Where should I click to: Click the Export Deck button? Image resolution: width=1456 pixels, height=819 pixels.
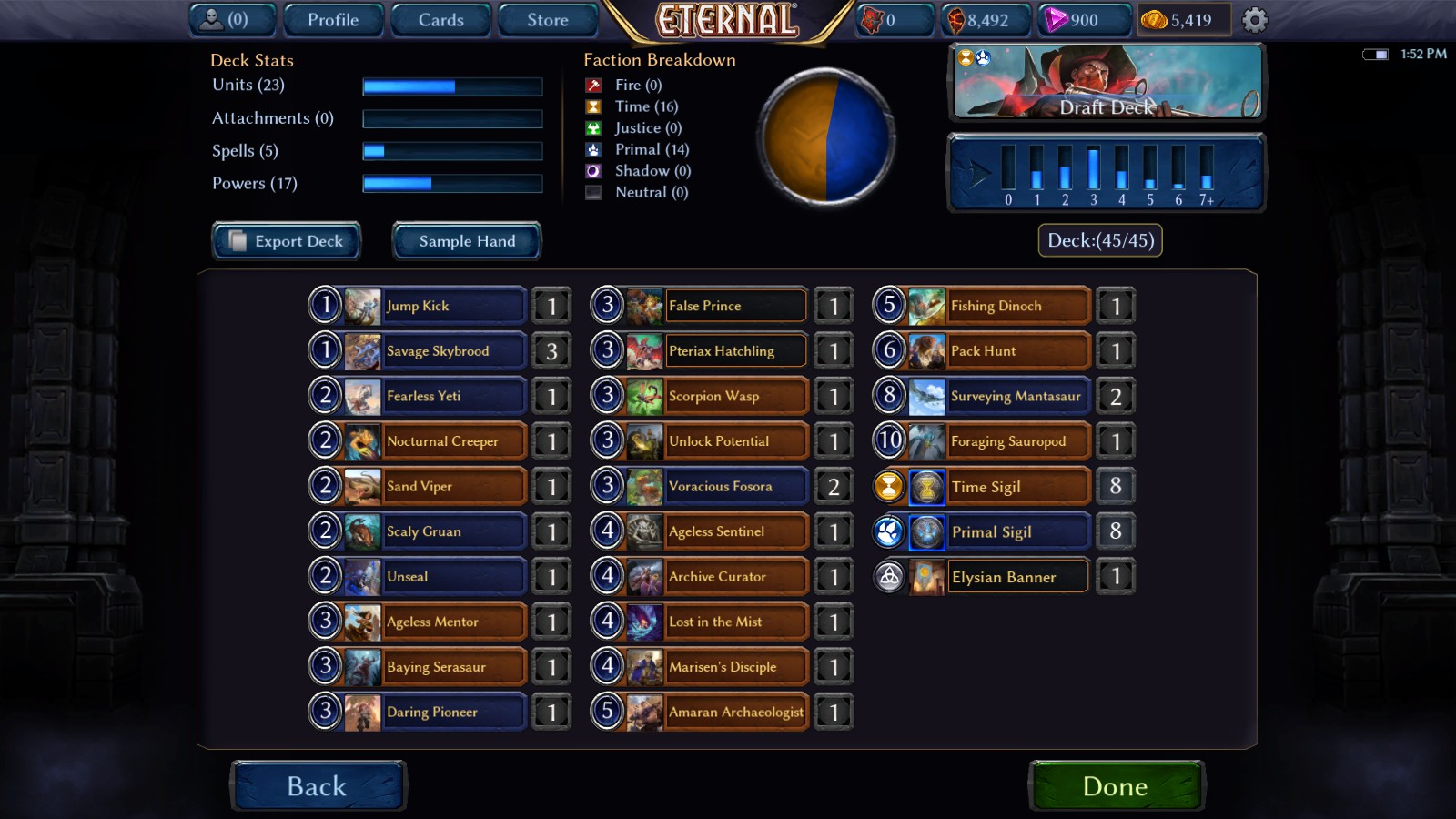click(x=286, y=241)
